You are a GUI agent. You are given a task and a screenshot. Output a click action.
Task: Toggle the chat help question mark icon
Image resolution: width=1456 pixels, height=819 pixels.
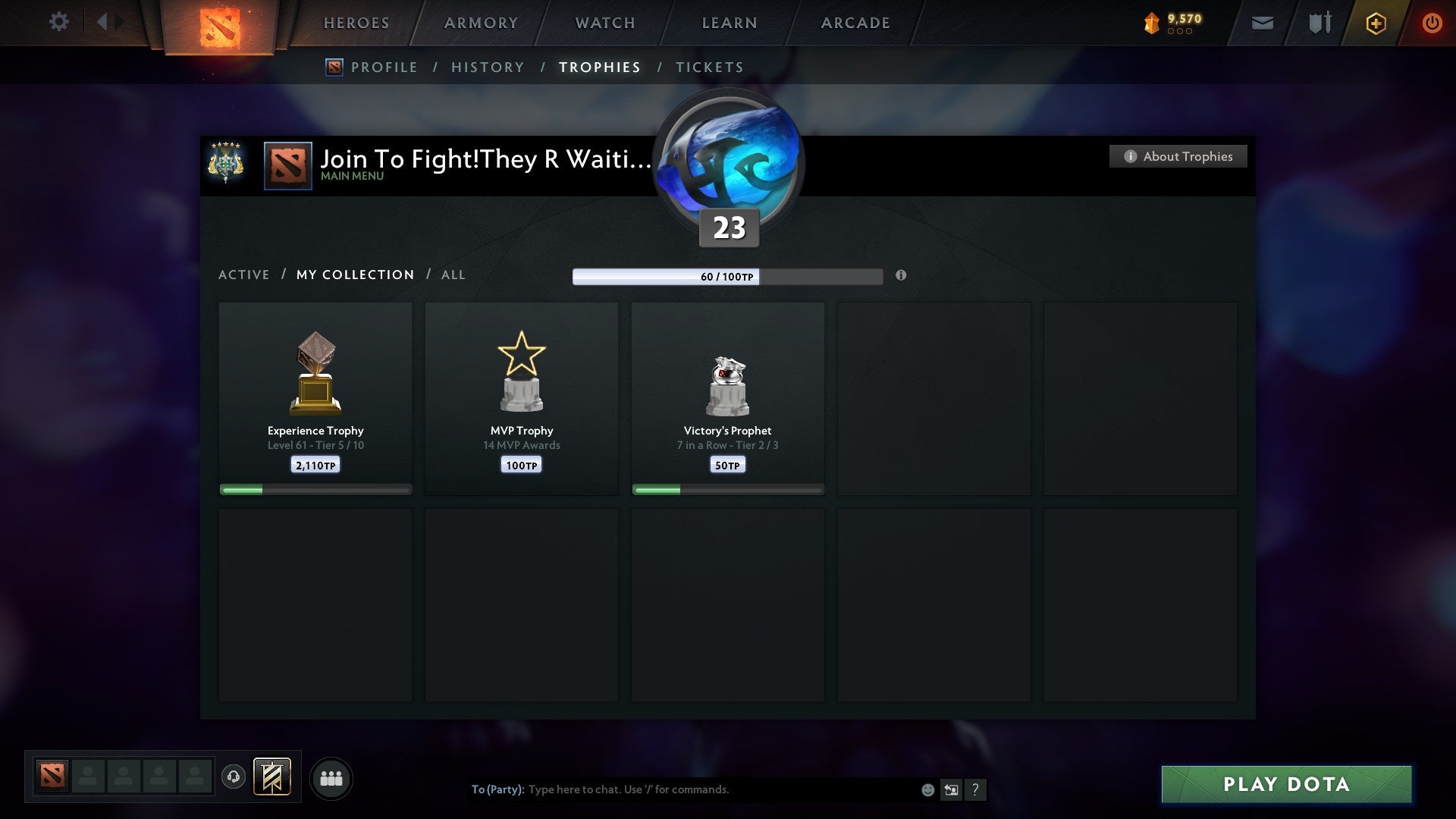[976, 789]
